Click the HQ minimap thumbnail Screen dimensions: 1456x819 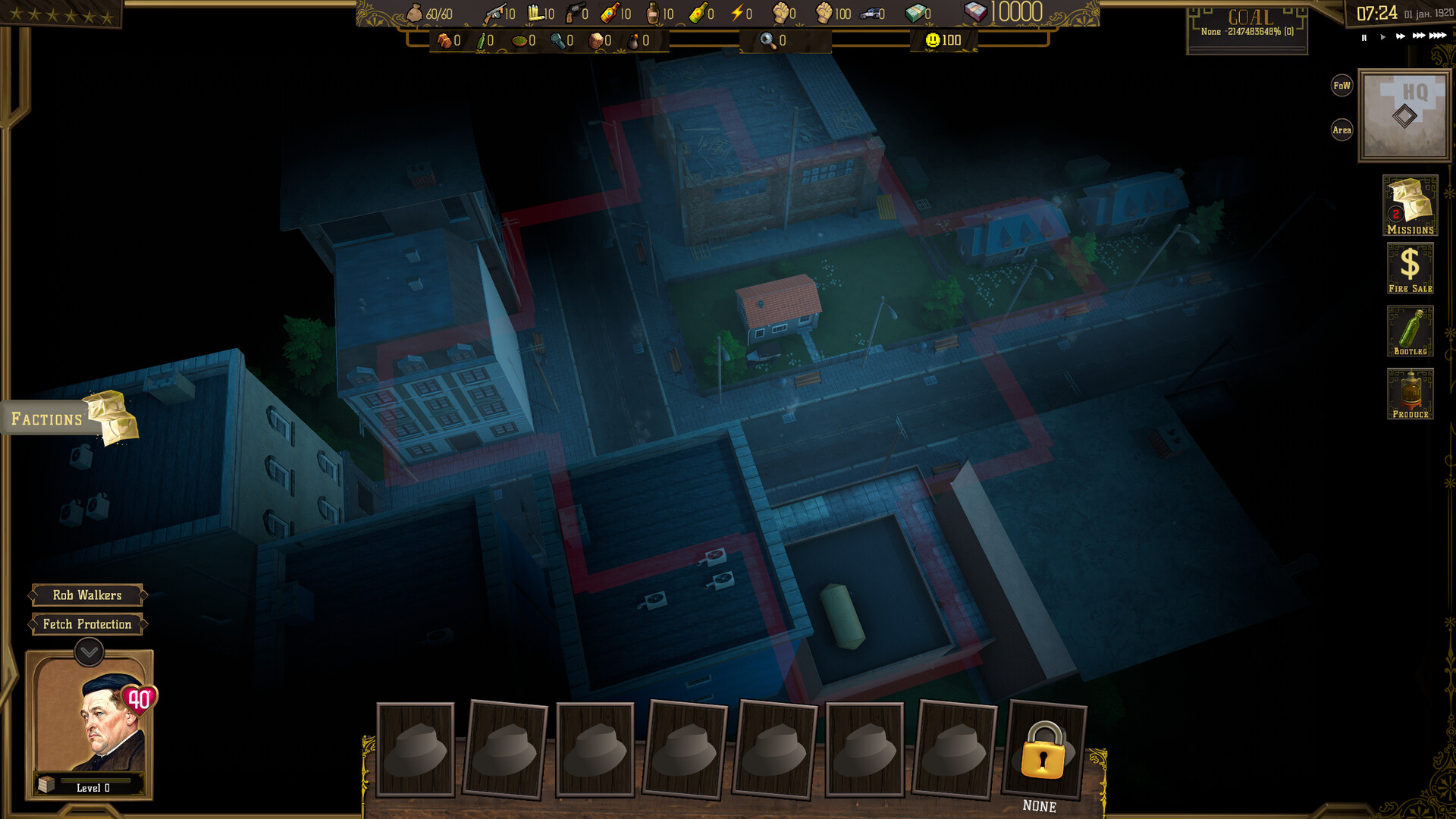click(1404, 115)
